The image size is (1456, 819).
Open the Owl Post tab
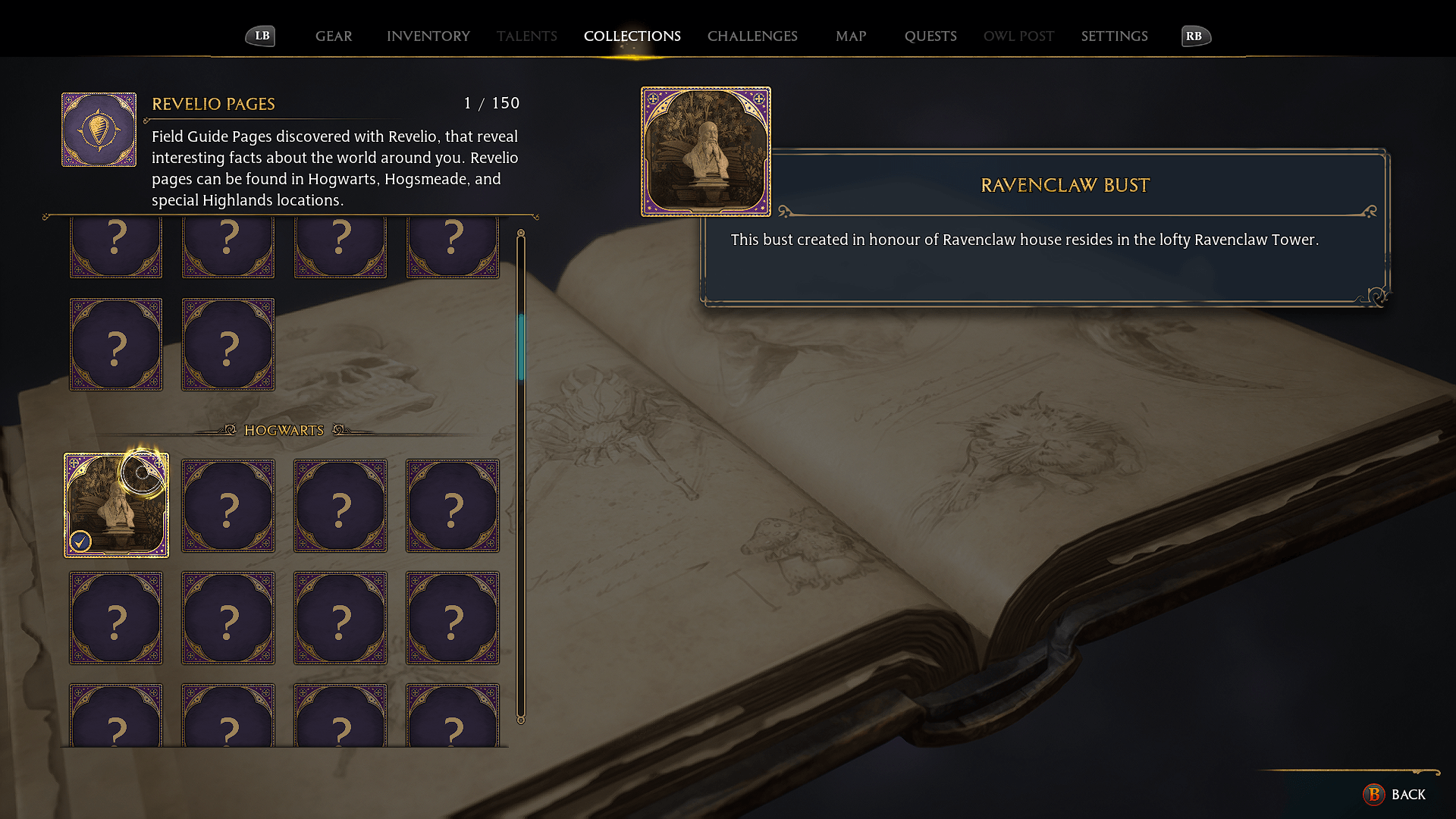click(1018, 36)
